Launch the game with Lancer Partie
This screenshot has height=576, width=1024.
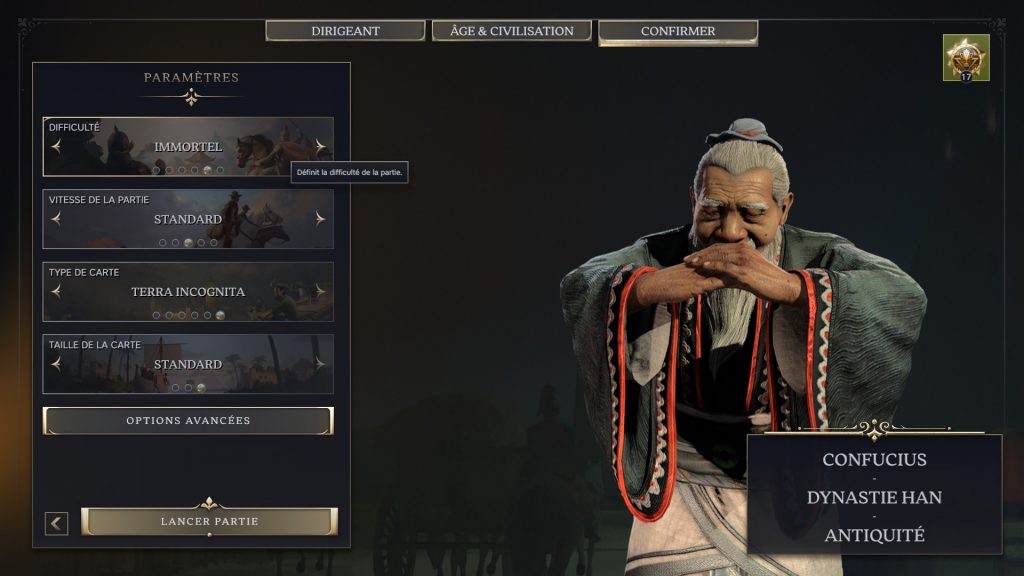(x=209, y=522)
